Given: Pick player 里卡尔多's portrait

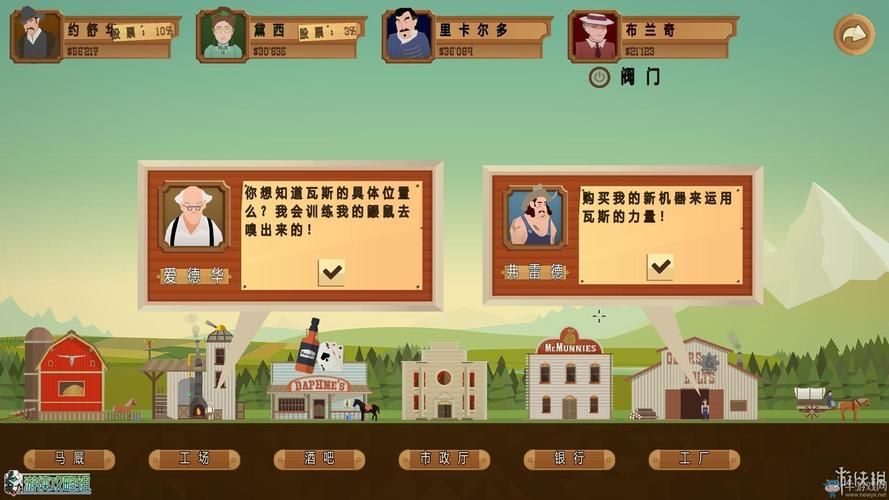Looking at the screenshot, I should pos(408,36).
